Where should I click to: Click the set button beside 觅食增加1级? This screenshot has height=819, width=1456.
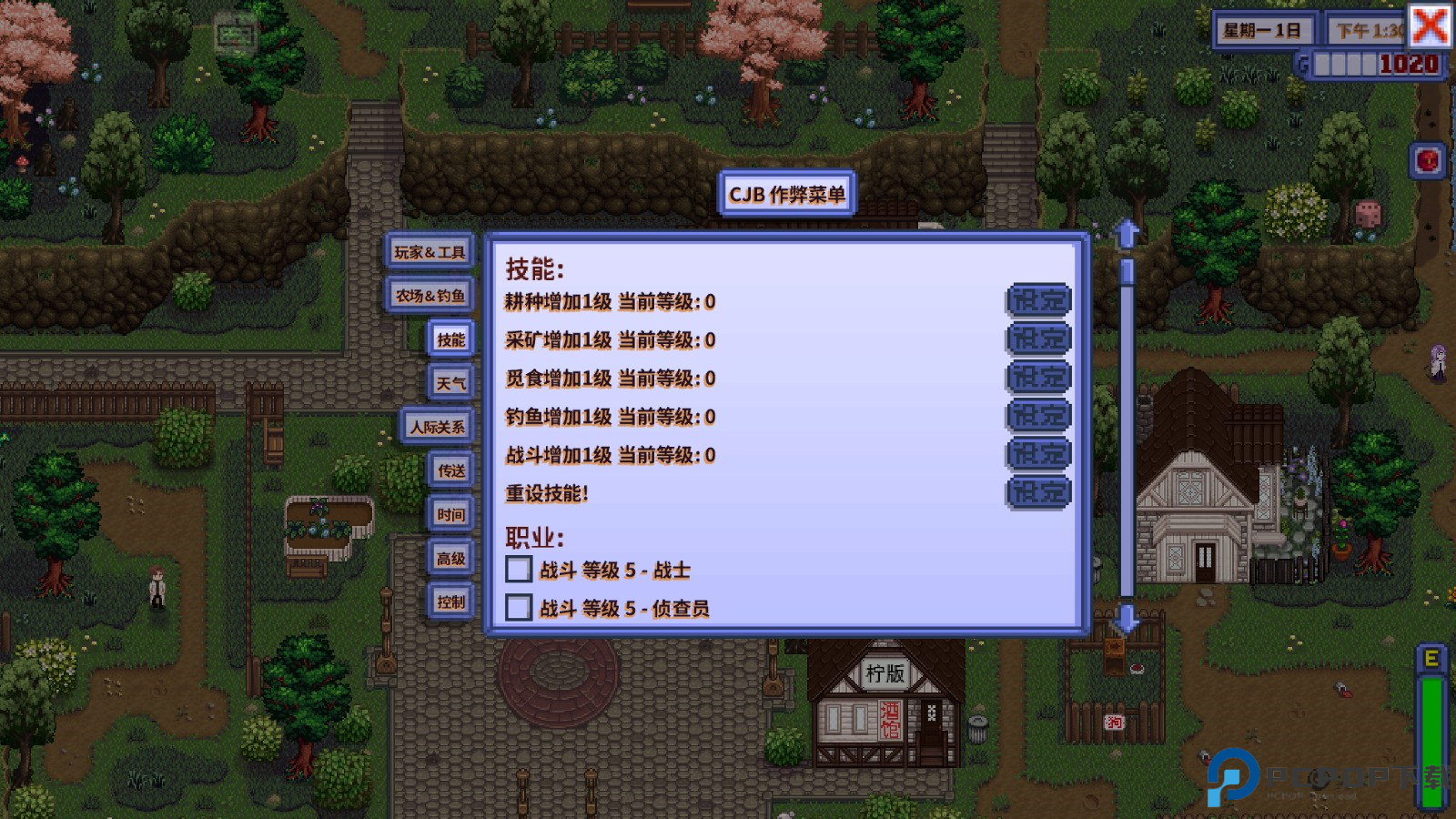pyautogui.click(x=1038, y=378)
